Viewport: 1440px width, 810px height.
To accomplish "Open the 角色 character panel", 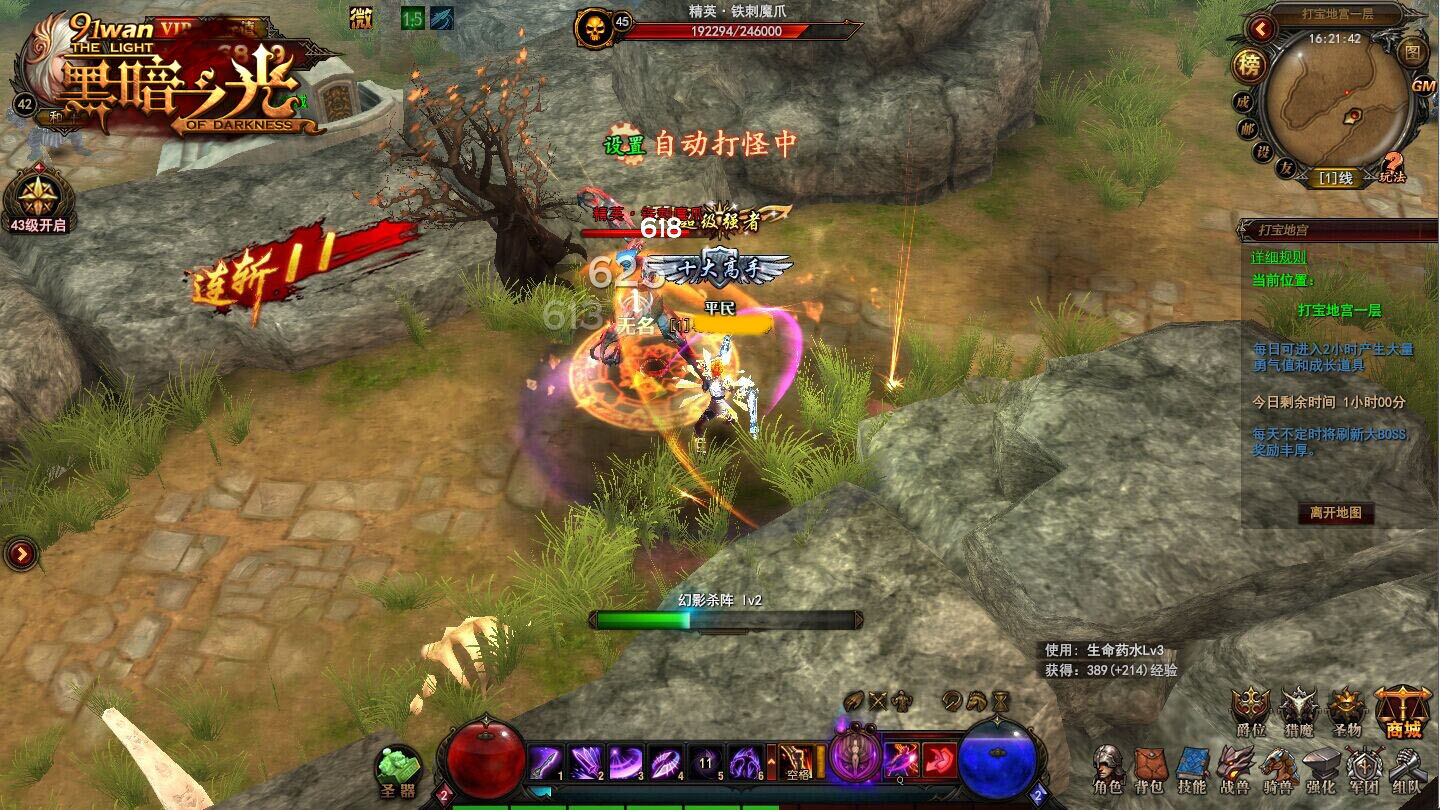I will click(1107, 767).
